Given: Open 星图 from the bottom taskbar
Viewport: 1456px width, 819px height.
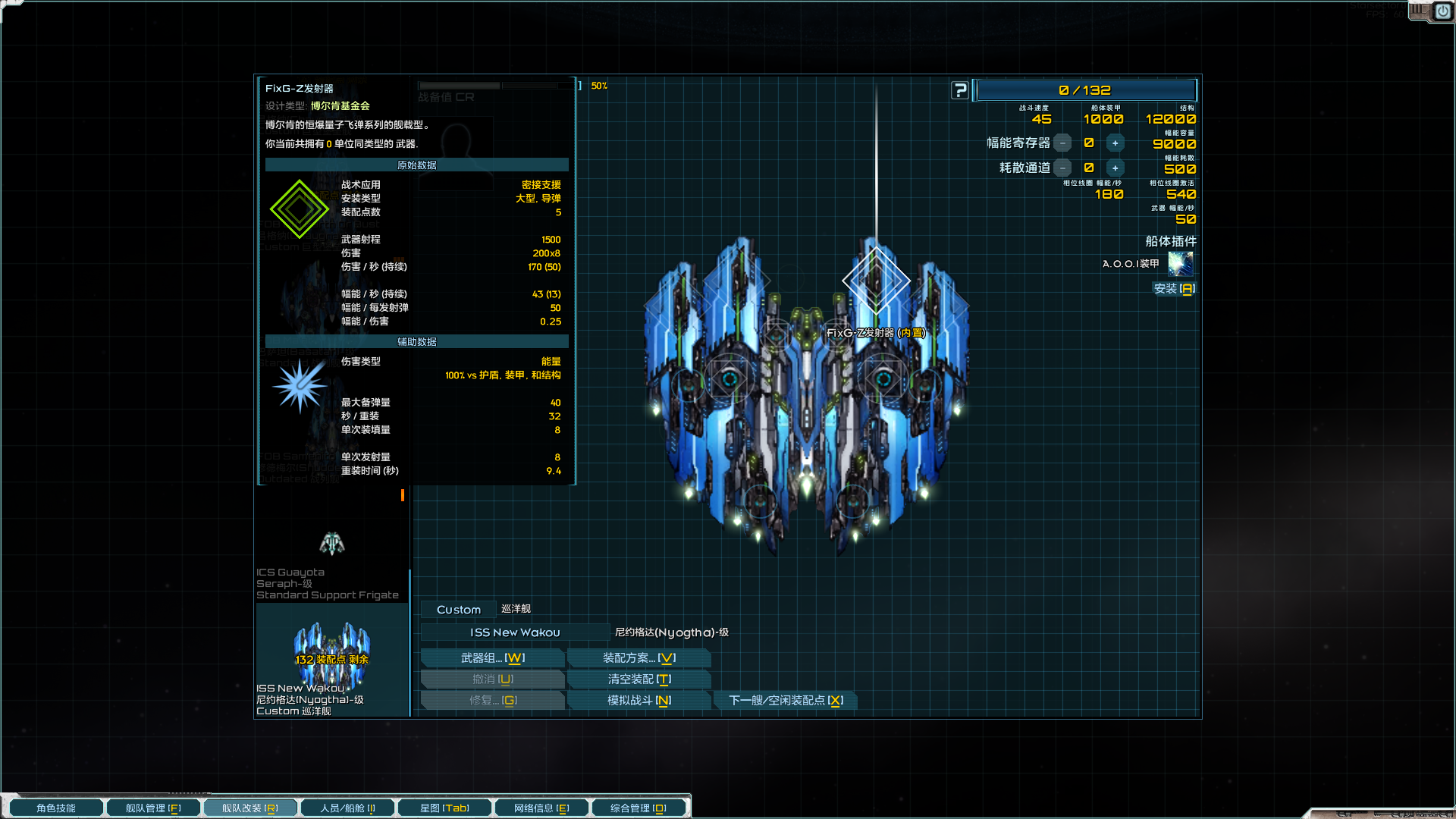Looking at the screenshot, I should (444, 807).
